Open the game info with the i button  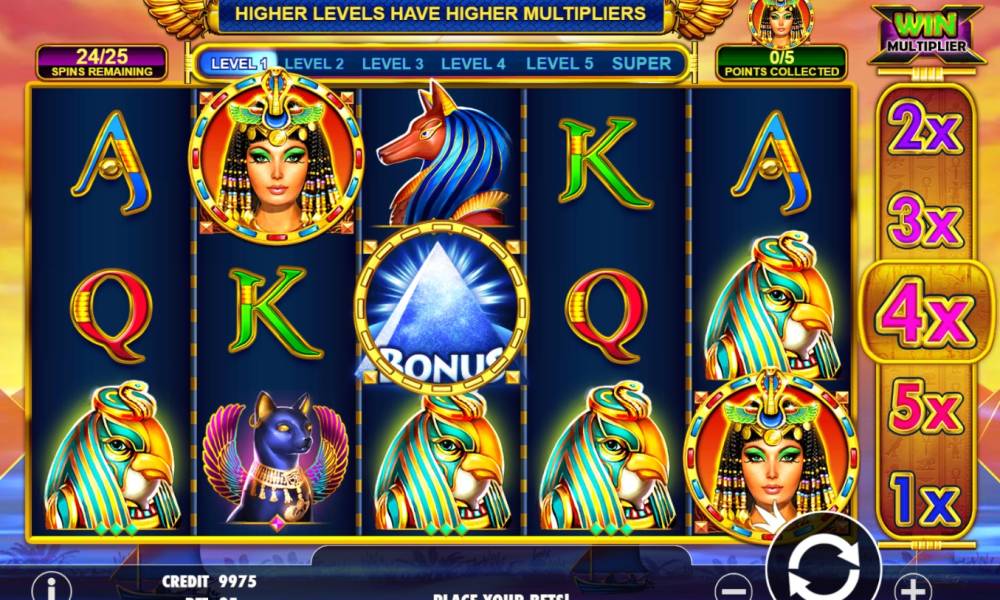(x=51, y=587)
